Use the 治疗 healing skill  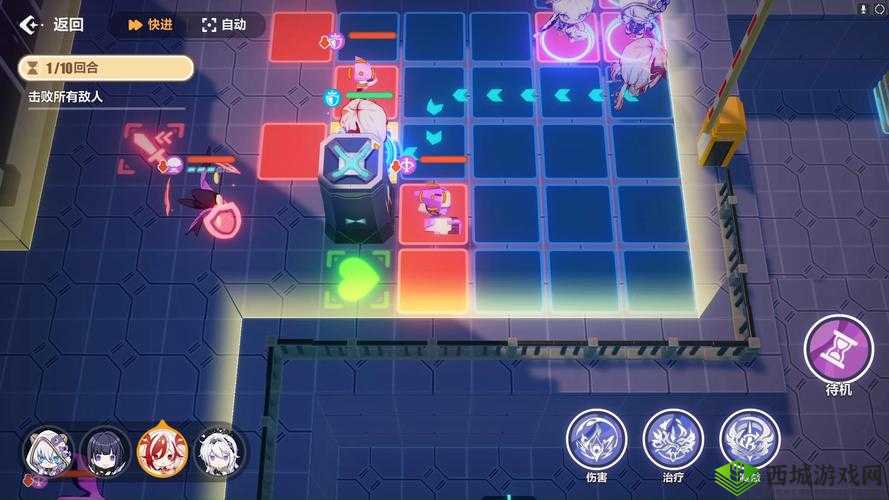673,439
